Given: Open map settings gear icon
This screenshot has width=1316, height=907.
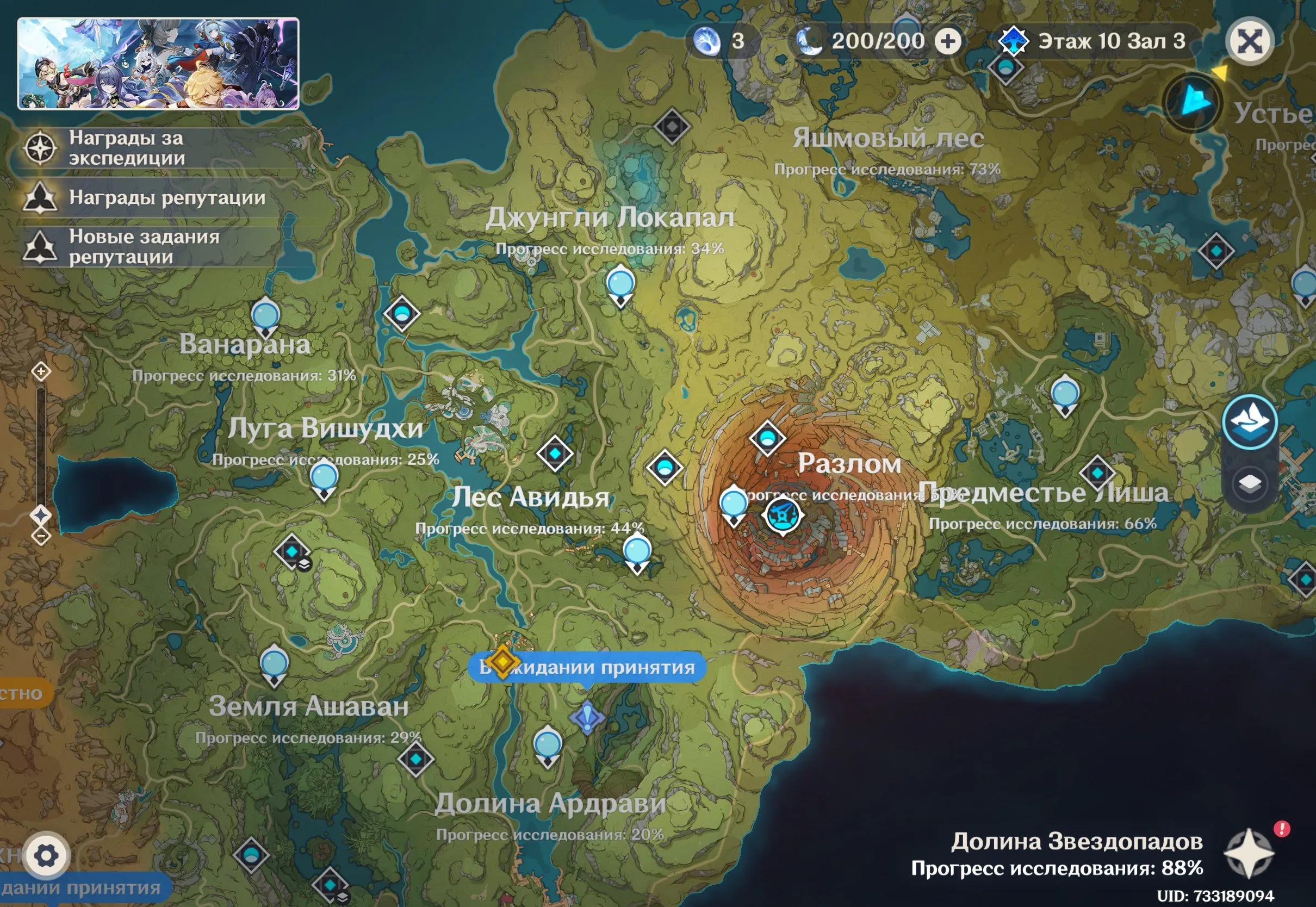Looking at the screenshot, I should 46,855.
